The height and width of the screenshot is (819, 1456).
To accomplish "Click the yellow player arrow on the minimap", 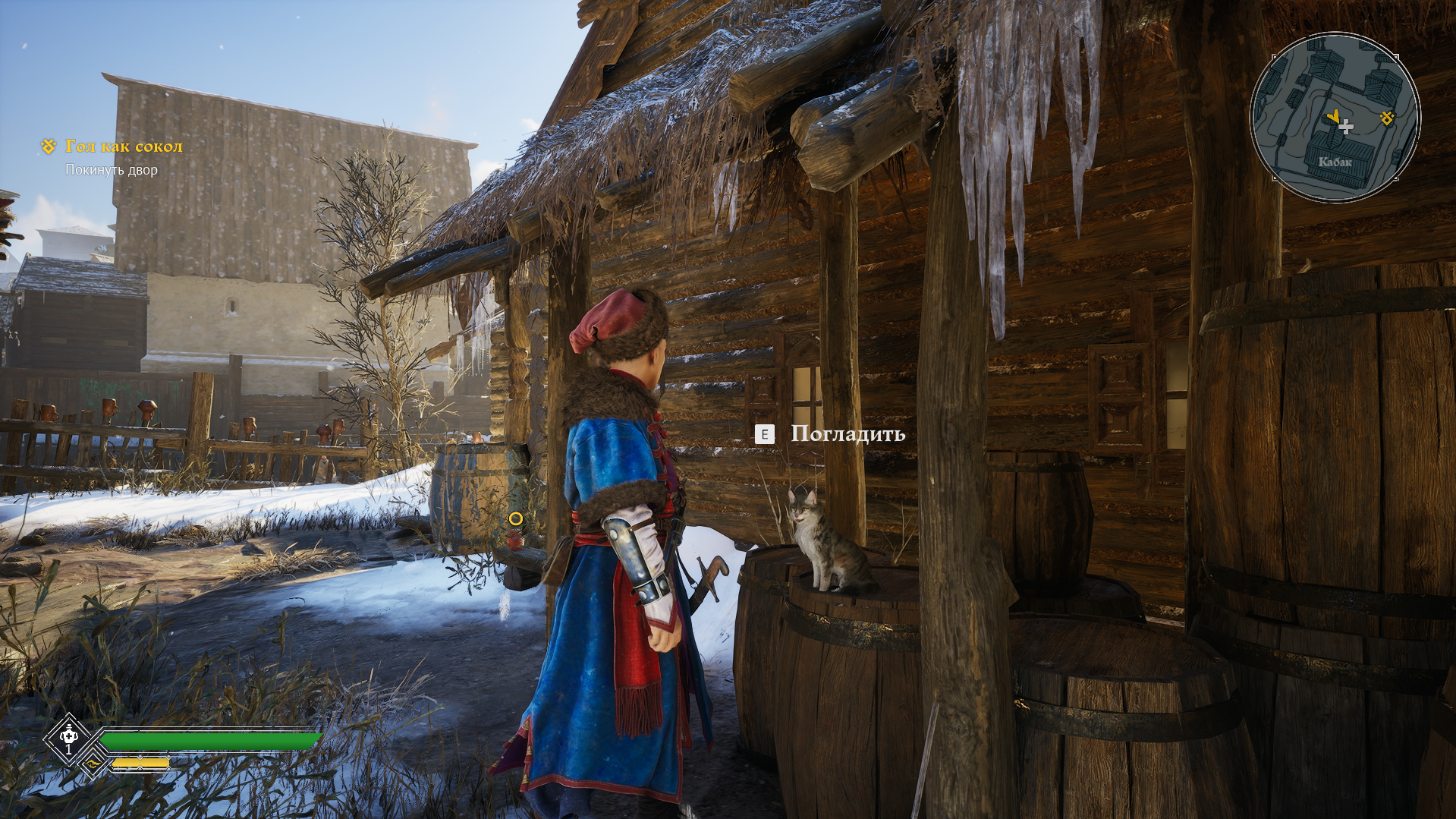I will (1333, 116).
